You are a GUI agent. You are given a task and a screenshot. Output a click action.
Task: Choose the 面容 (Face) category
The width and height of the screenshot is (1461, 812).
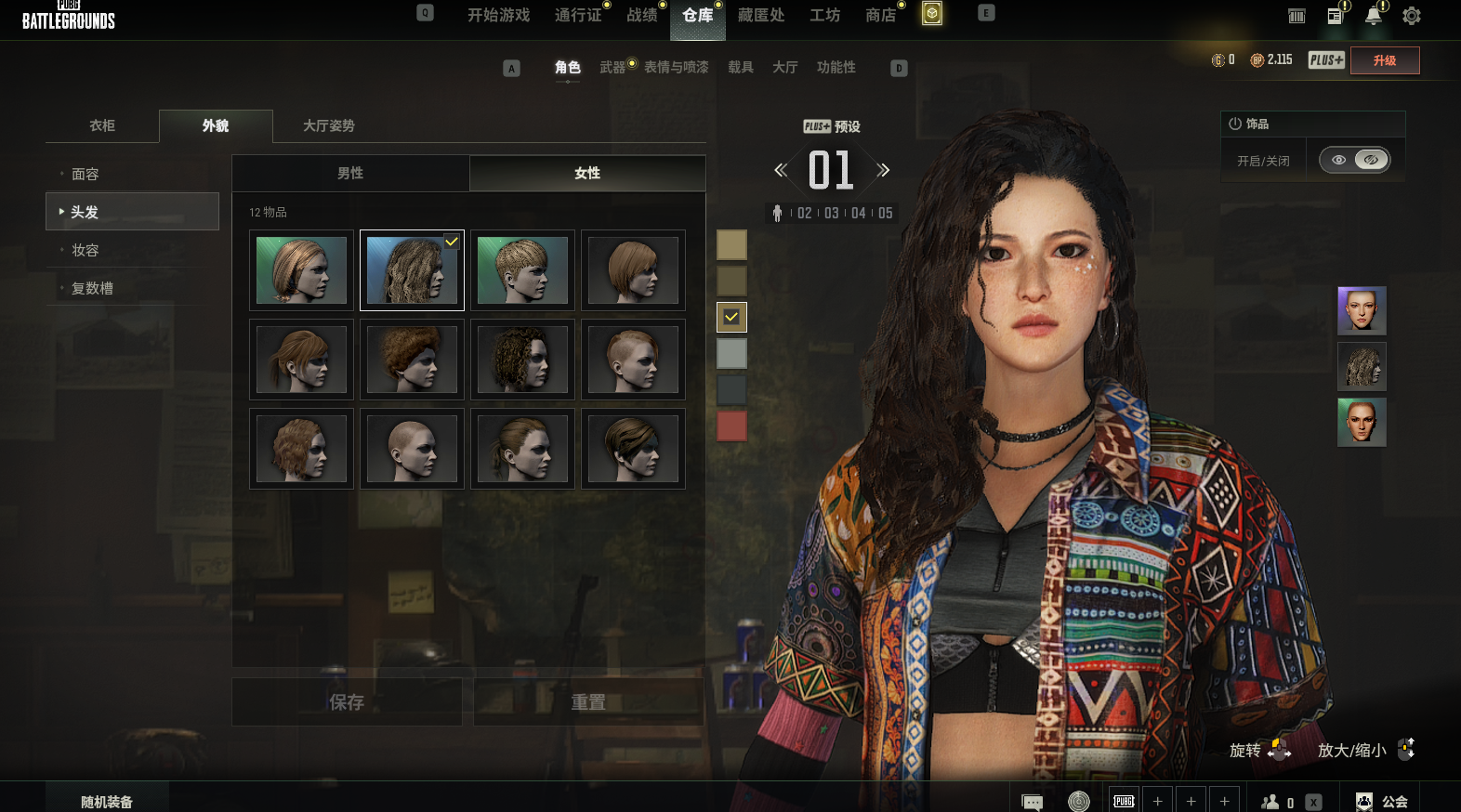[x=86, y=175]
